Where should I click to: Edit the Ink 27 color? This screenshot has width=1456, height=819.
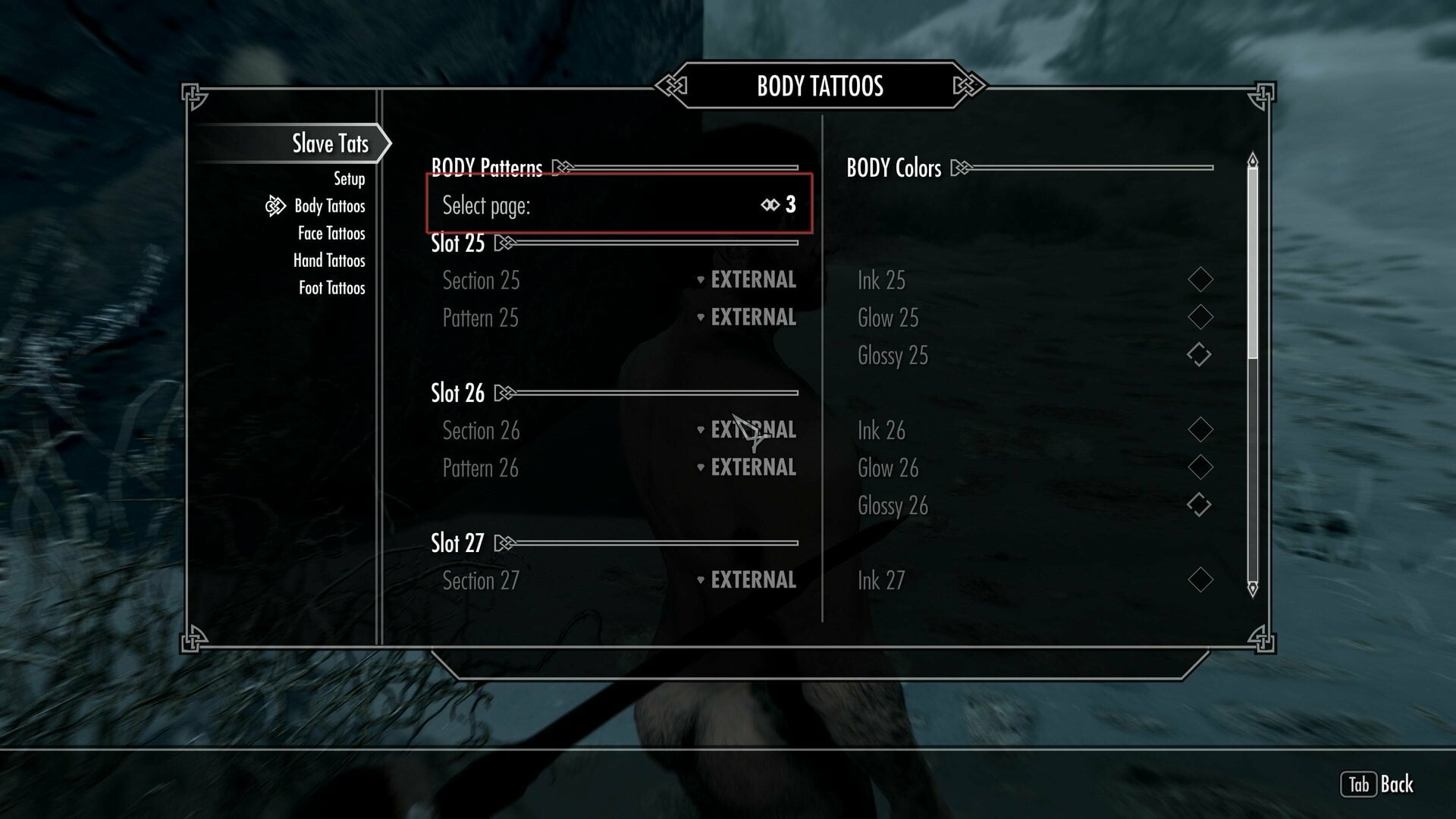(1200, 580)
